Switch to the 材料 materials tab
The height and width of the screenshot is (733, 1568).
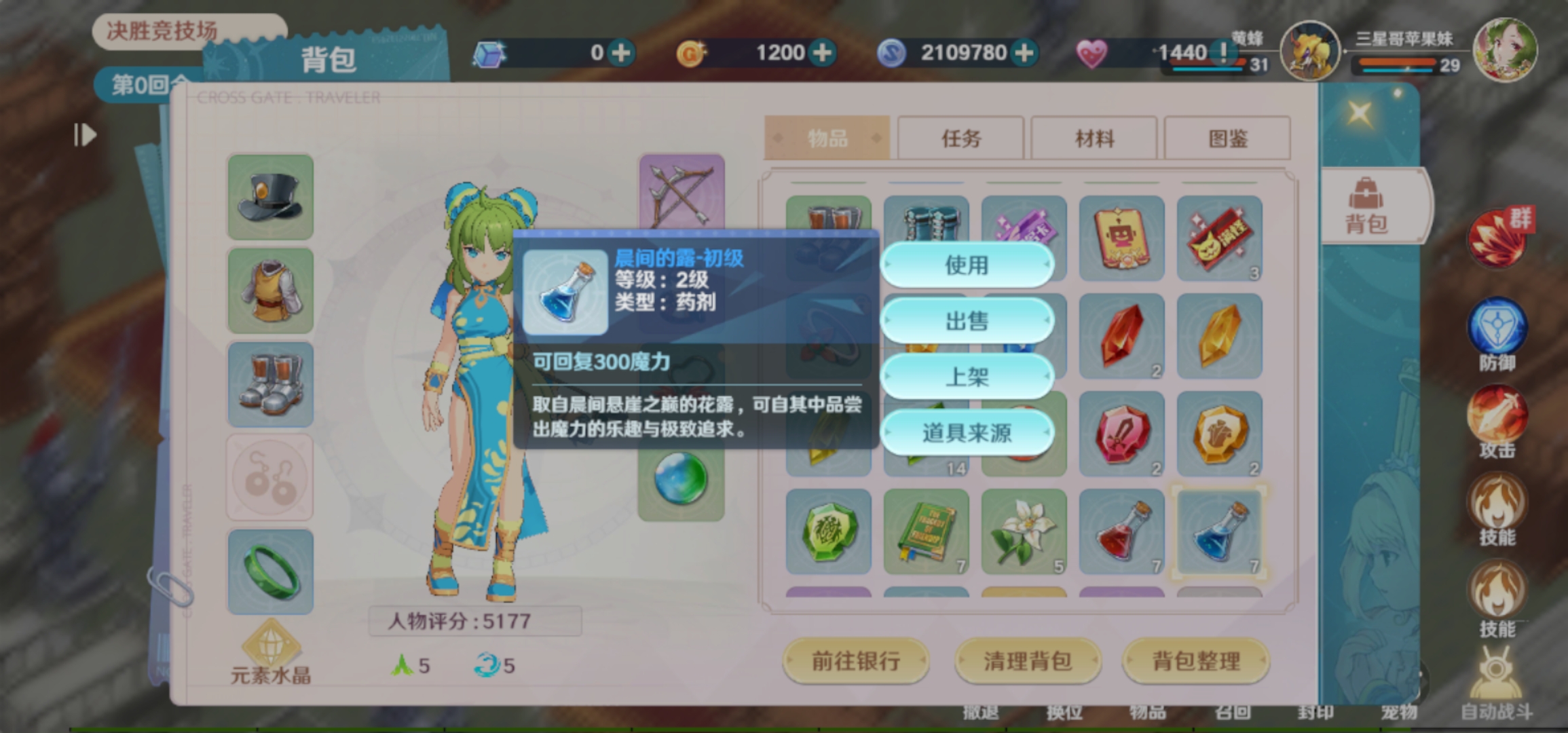[1093, 138]
